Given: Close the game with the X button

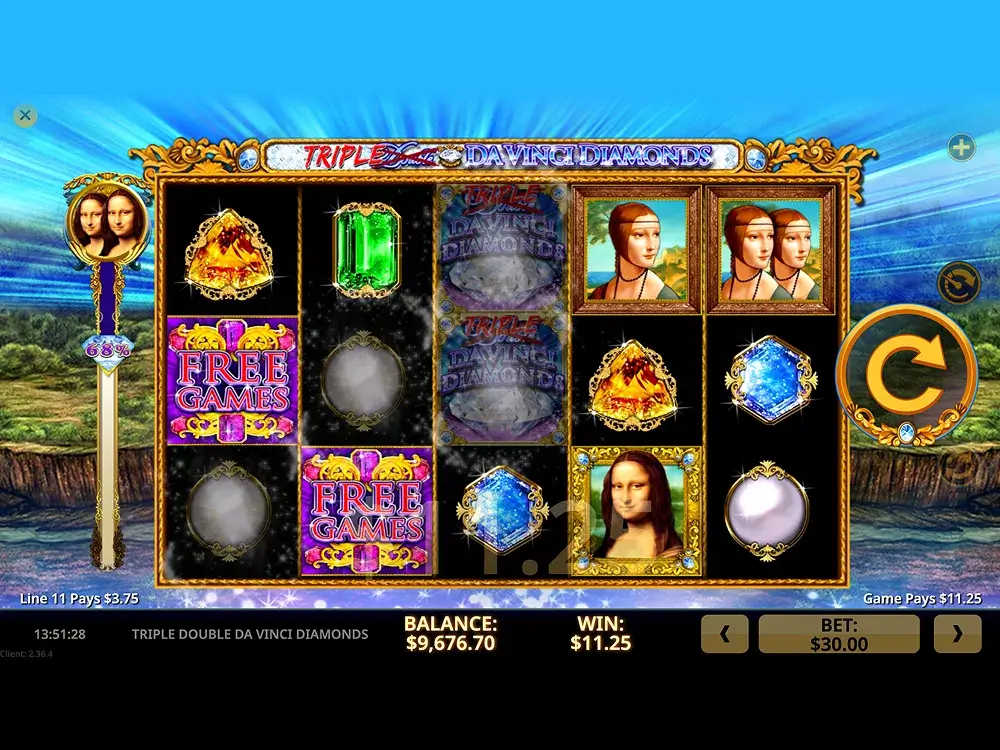Looking at the screenshot, I should 26,116.
